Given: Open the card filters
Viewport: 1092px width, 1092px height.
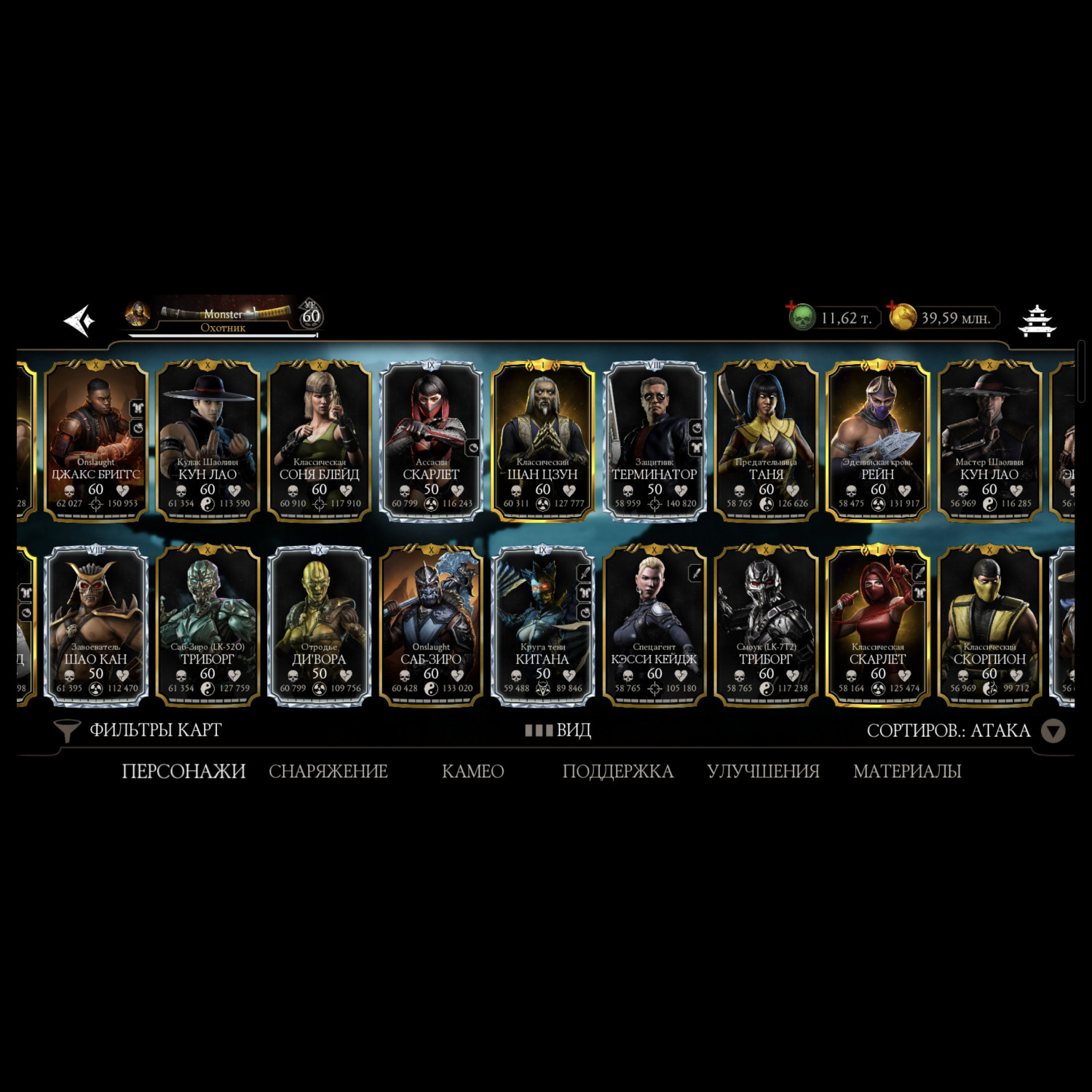Looking at the screenshot, I should (x=139, y=730).
